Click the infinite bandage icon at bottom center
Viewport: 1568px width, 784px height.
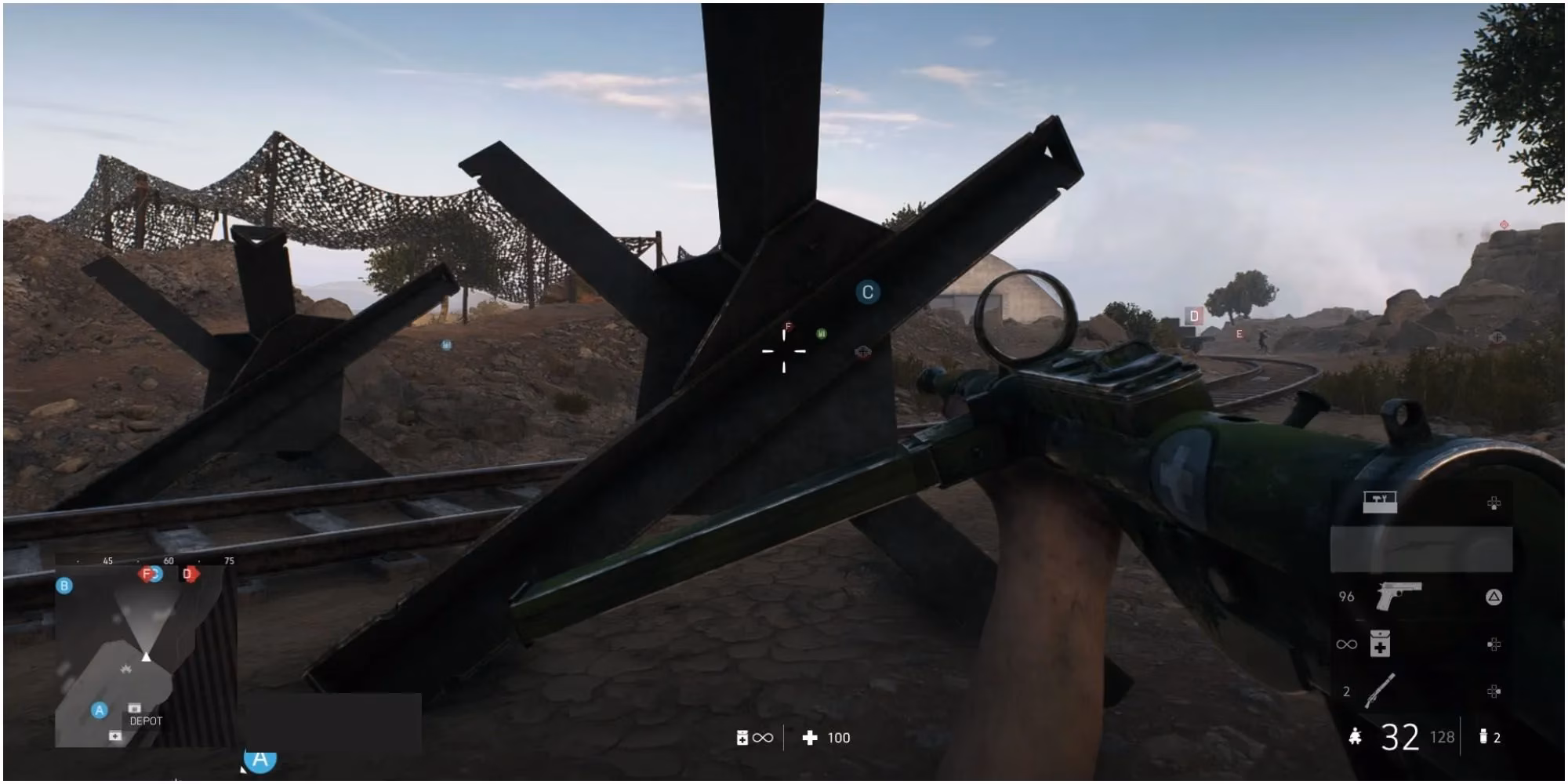point(742,738)
